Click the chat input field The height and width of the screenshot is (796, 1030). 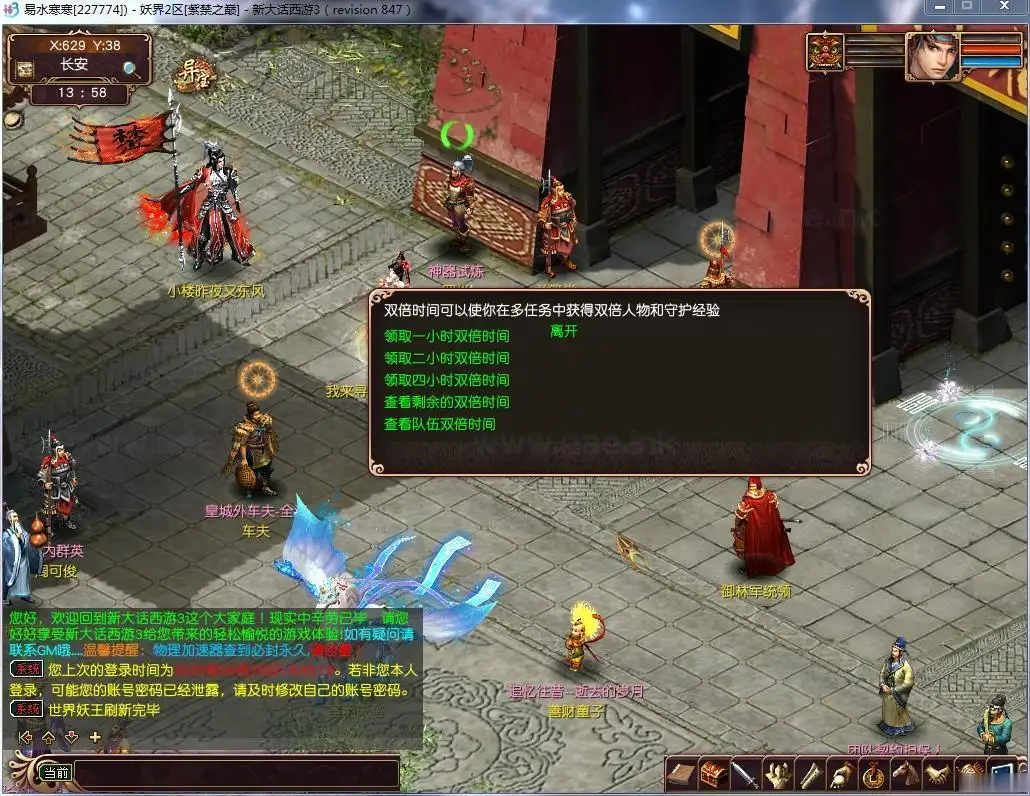(236, 773)
